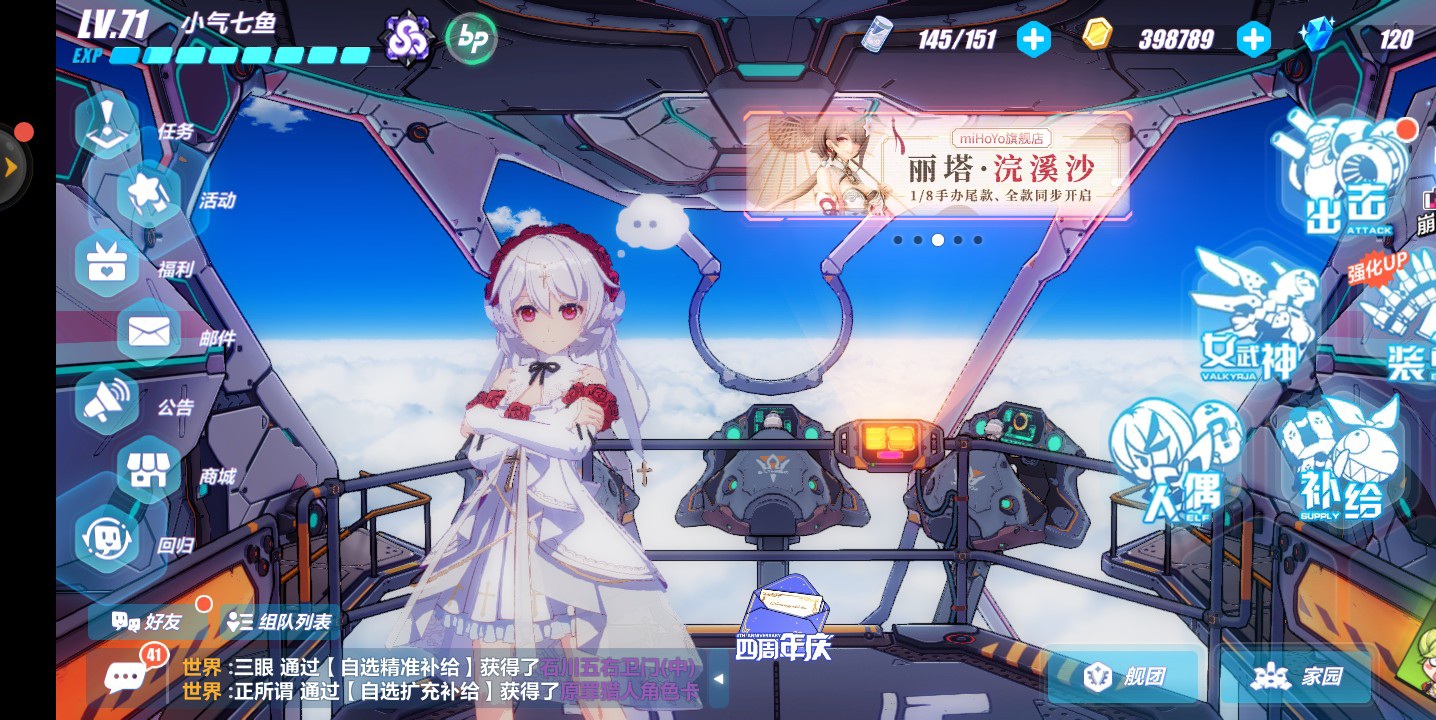Open the 任务 missions menu
The width and height of the screenshot is (1436, 720).
[108, 127]
